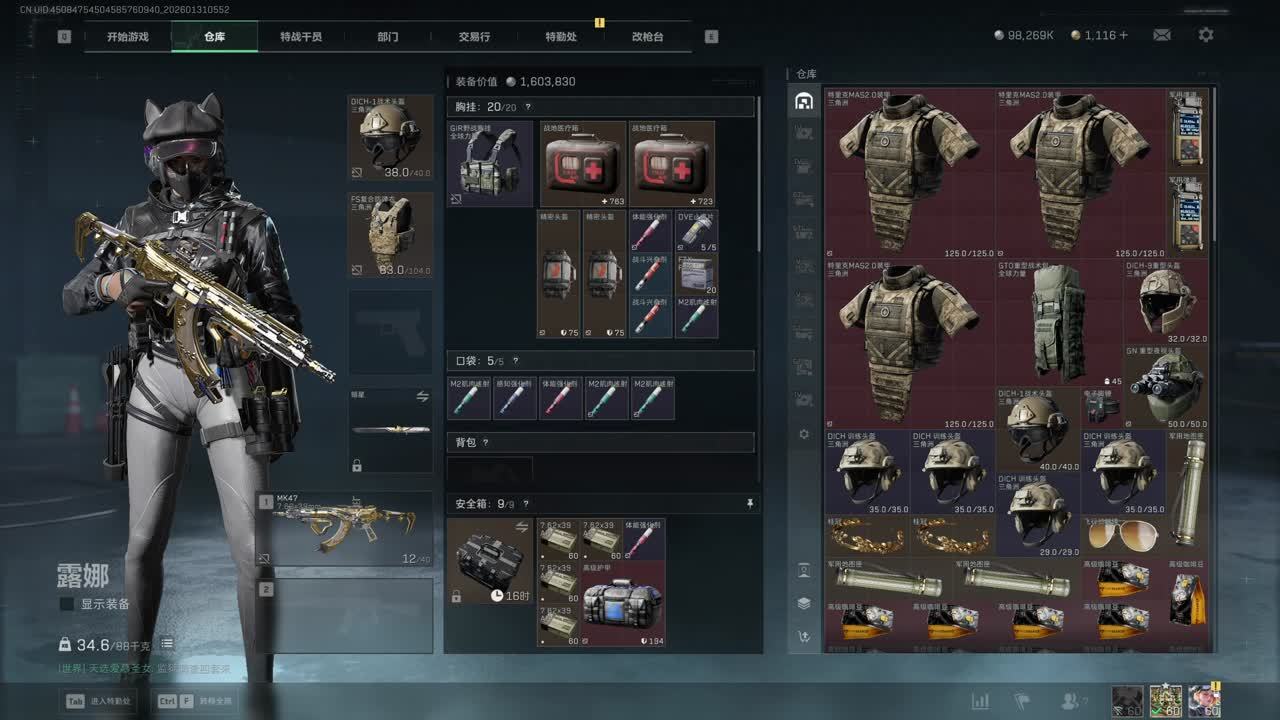
Task: Select the melee knife slot
Action: pos(390,430)
